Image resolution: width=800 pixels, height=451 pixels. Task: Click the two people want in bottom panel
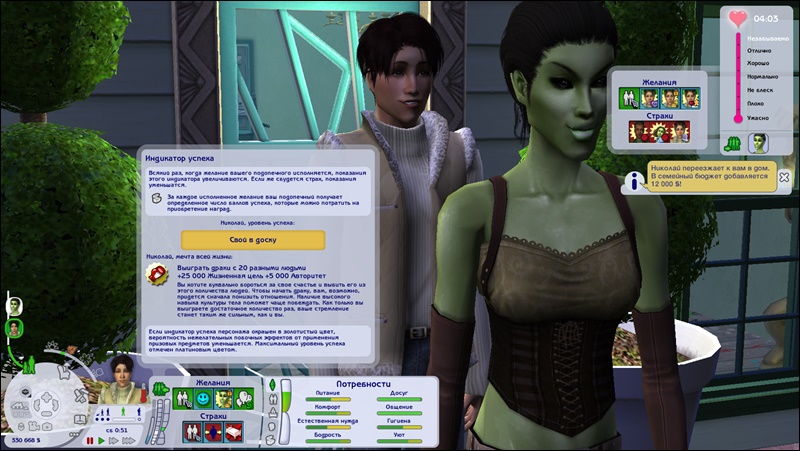183,399
